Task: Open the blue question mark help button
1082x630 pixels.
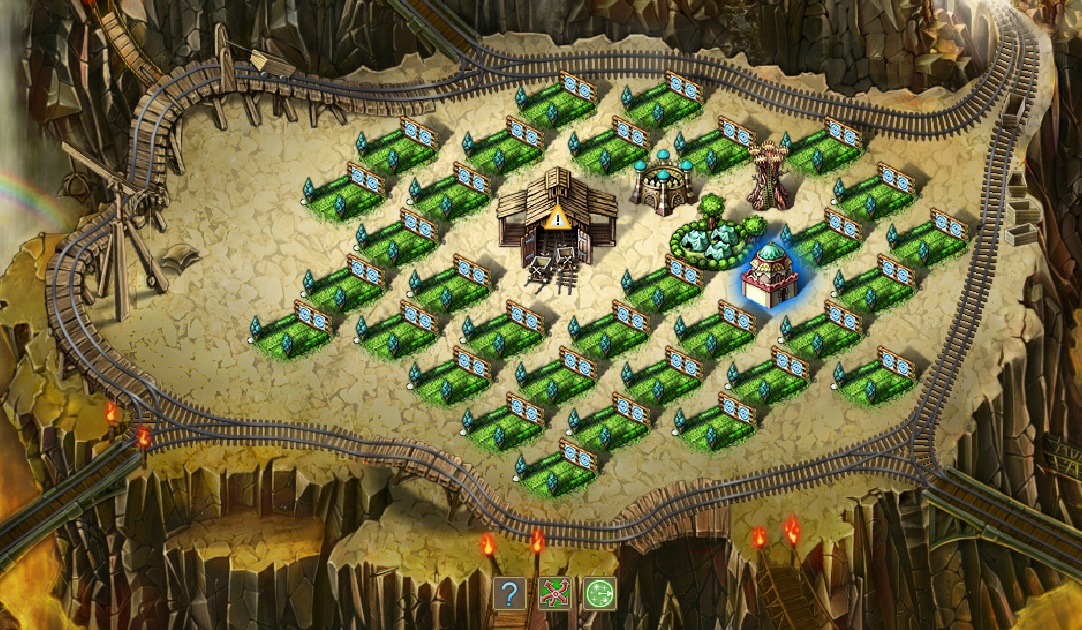Action: point(509,594)
